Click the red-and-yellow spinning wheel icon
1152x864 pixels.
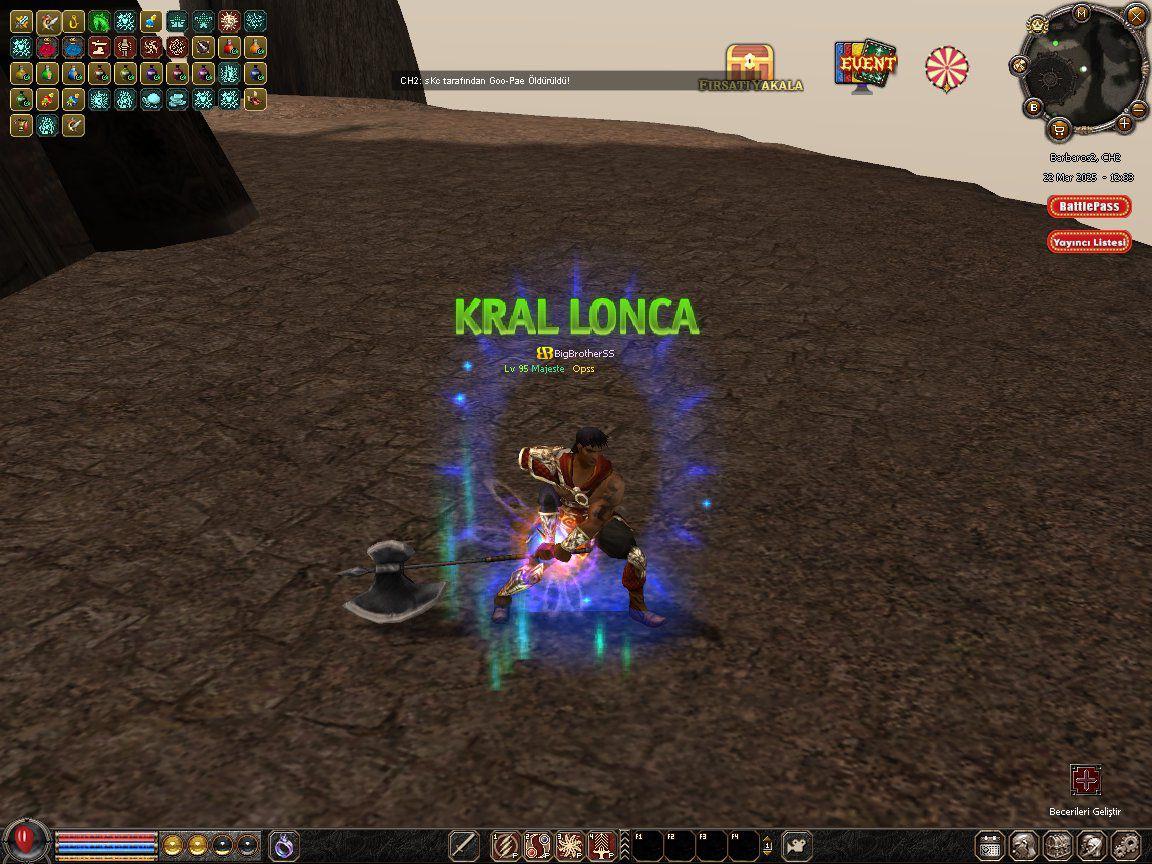946,68
